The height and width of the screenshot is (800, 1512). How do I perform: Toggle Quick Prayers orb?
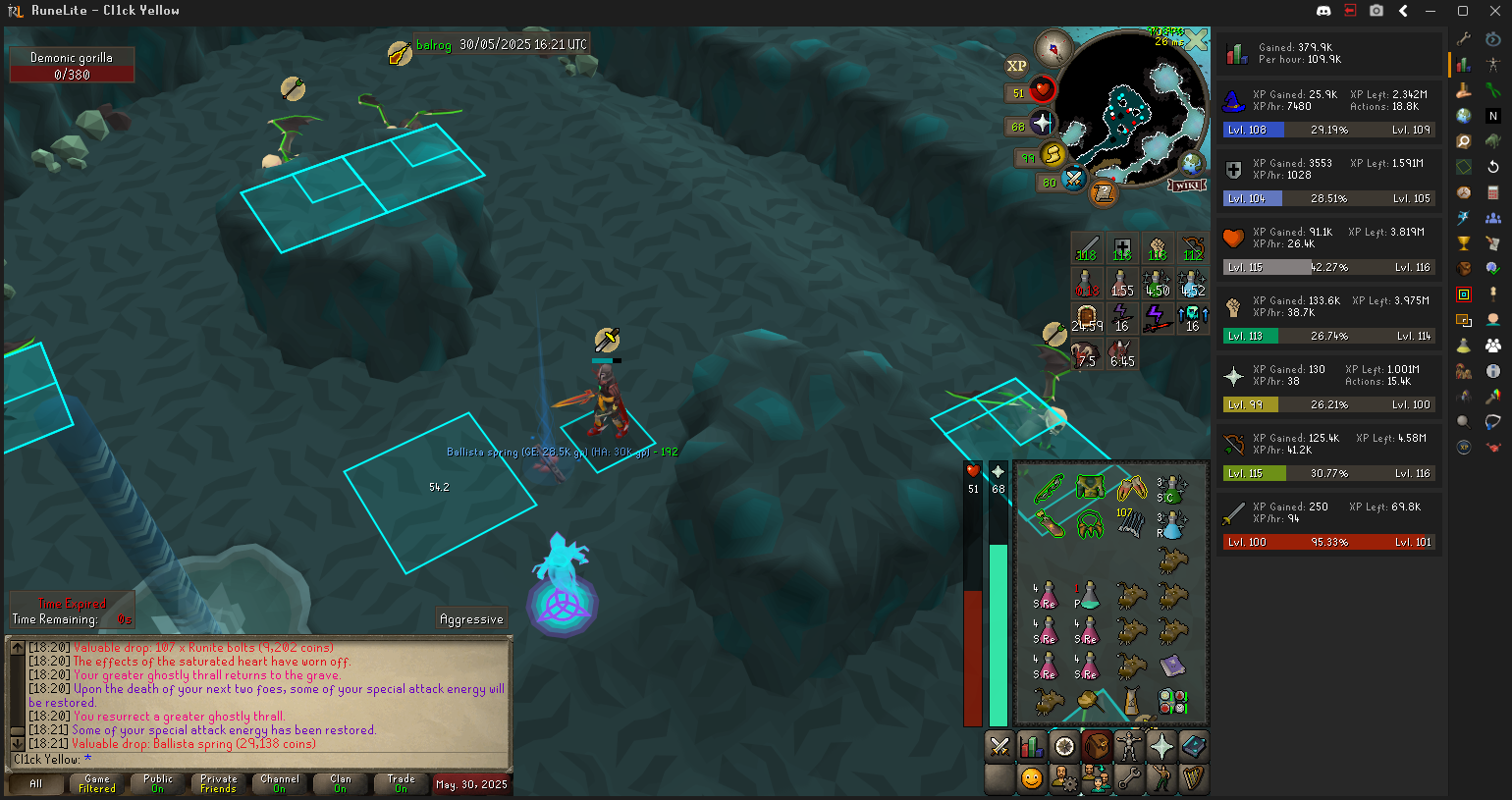[1042, 125]
